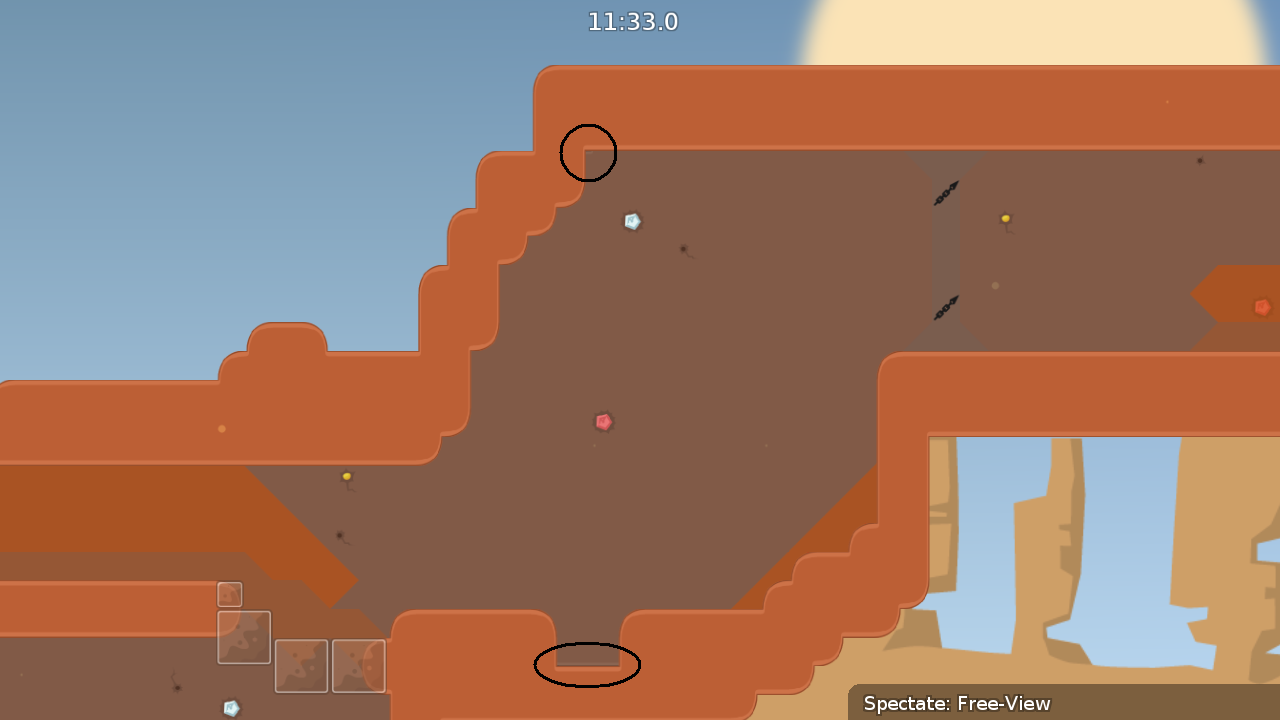The image size is (1280, 720).
Task: Click the smallest translucent crate above the big one
Action: (229, 594)
